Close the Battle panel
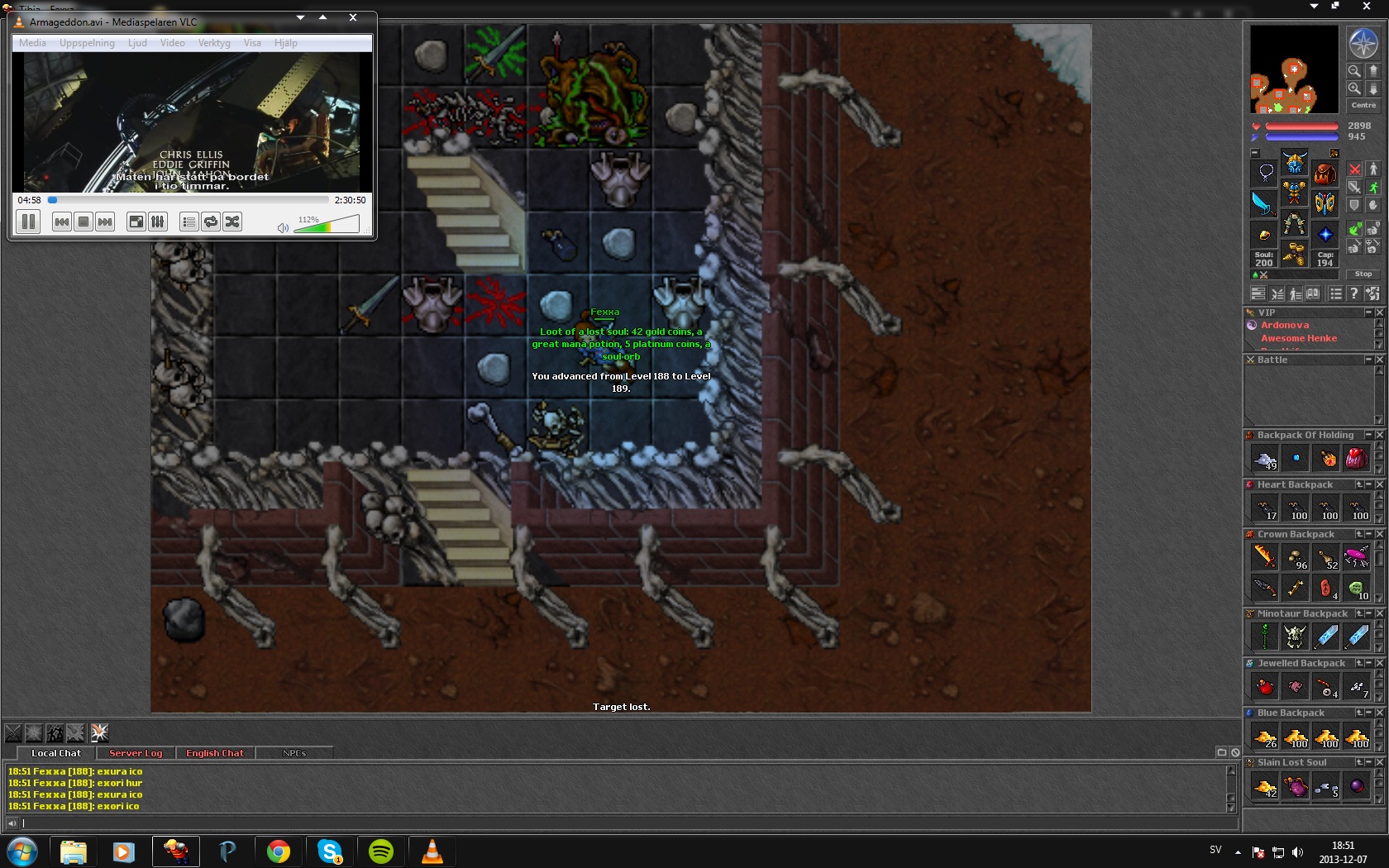 click(x=1379, y=360)
